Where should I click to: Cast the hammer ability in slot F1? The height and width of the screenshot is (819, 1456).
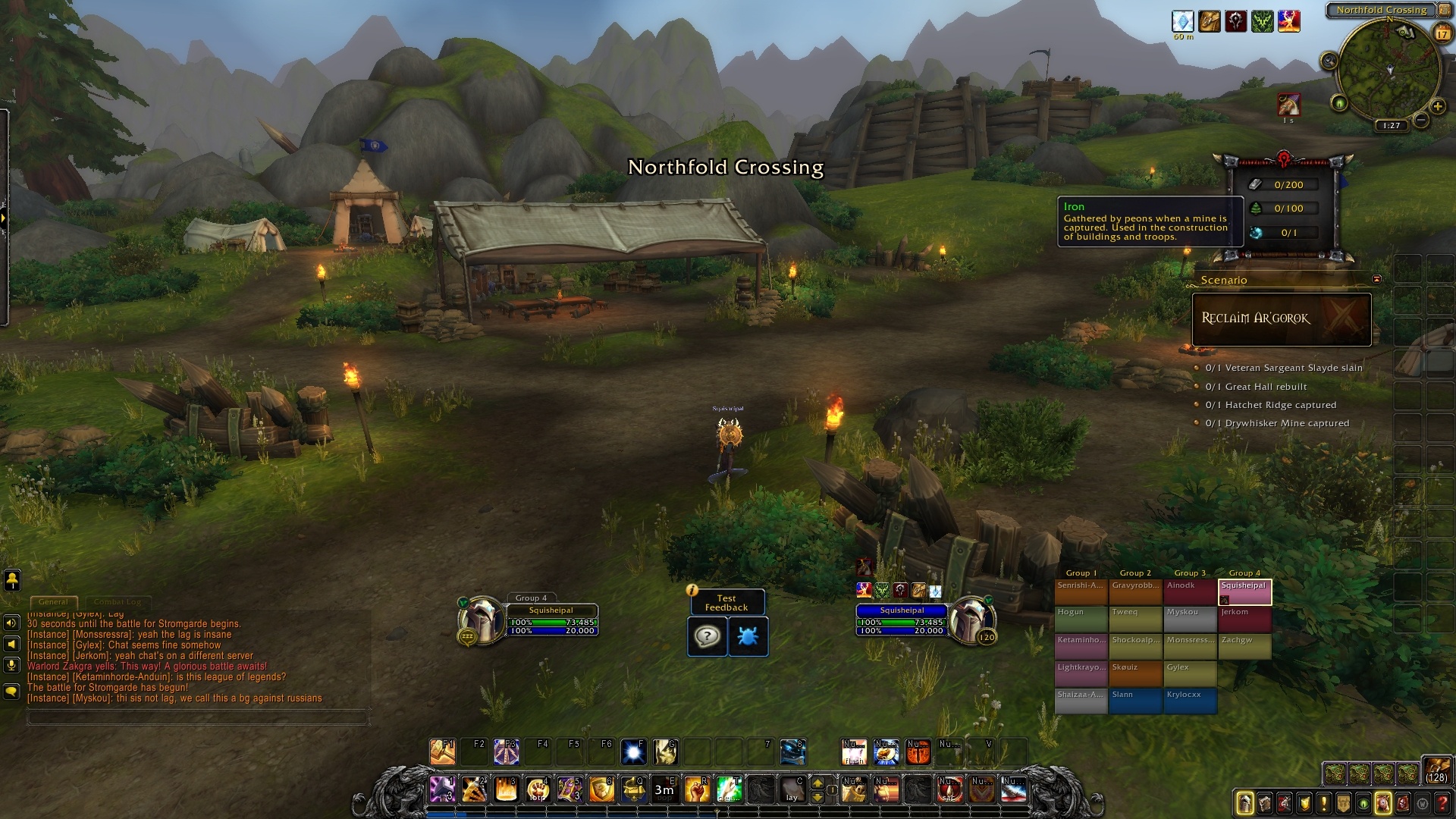click(443, 752)
